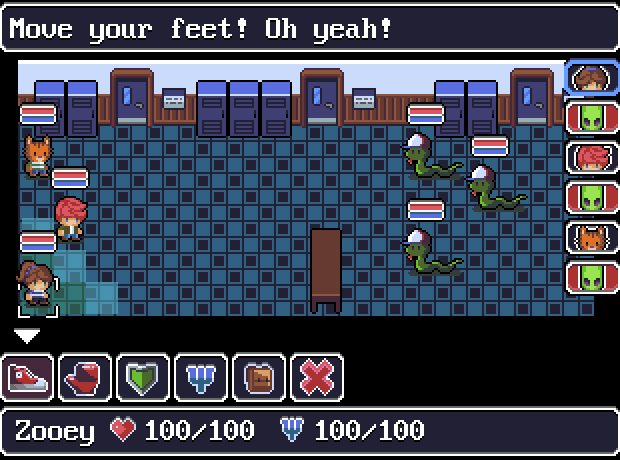Open the brown backpack items
Image resolution: width=620 pixels, height=460 pixels.
(259, 377)
